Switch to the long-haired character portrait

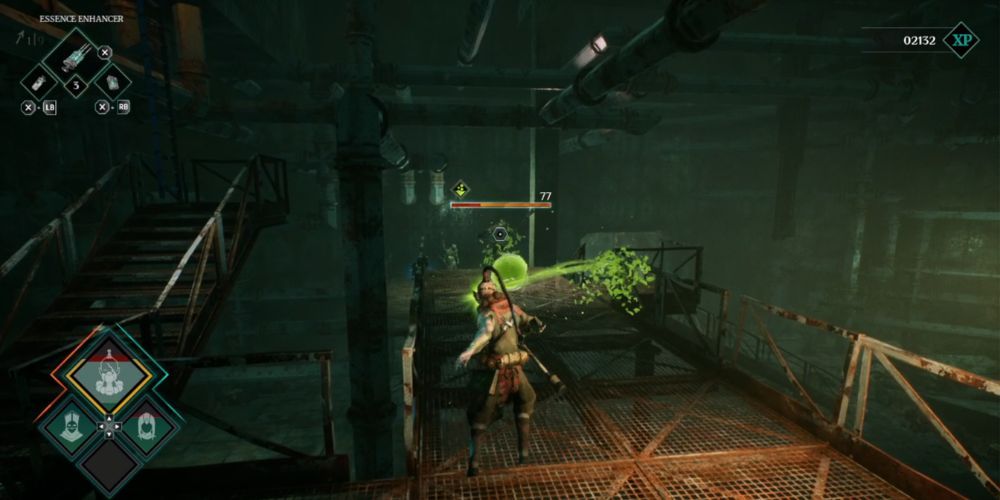(x=148, y=427)
